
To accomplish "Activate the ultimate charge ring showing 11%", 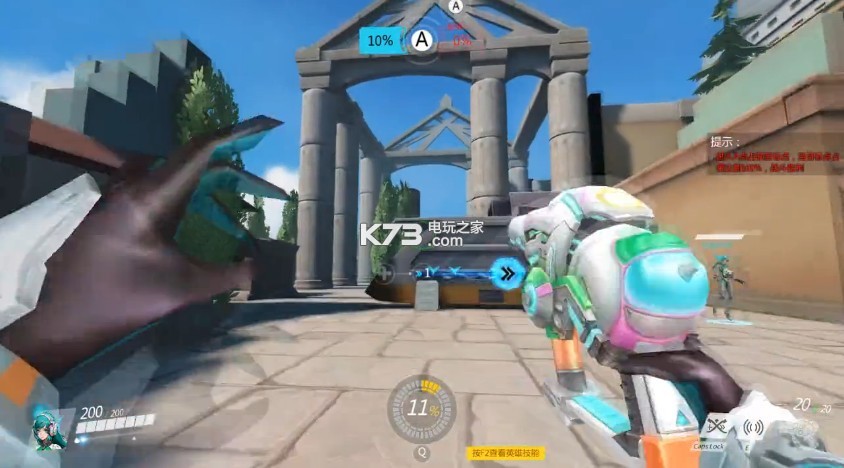I will (421, 408).
